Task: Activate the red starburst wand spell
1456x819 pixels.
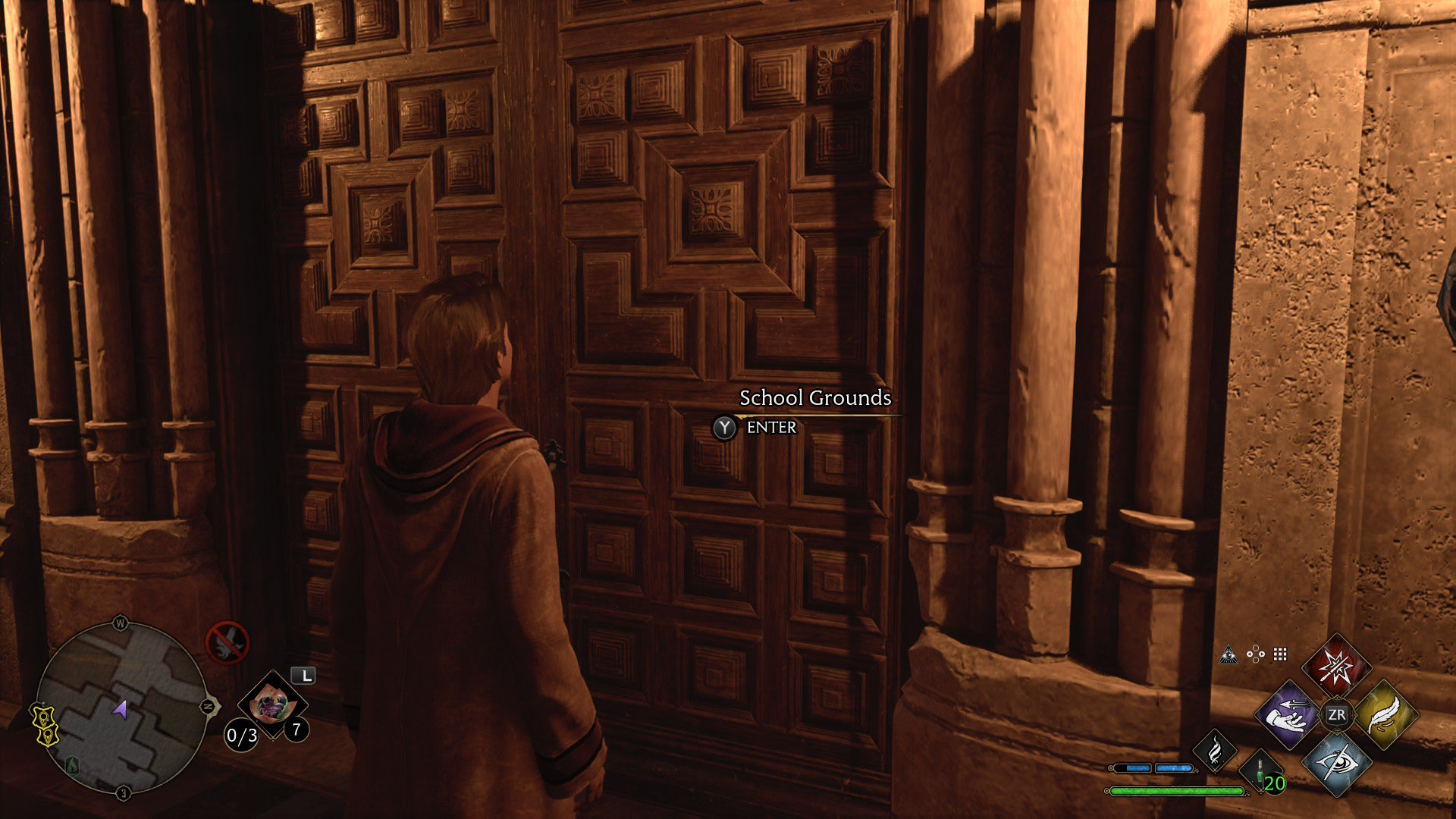Action: coord(1336,667)
